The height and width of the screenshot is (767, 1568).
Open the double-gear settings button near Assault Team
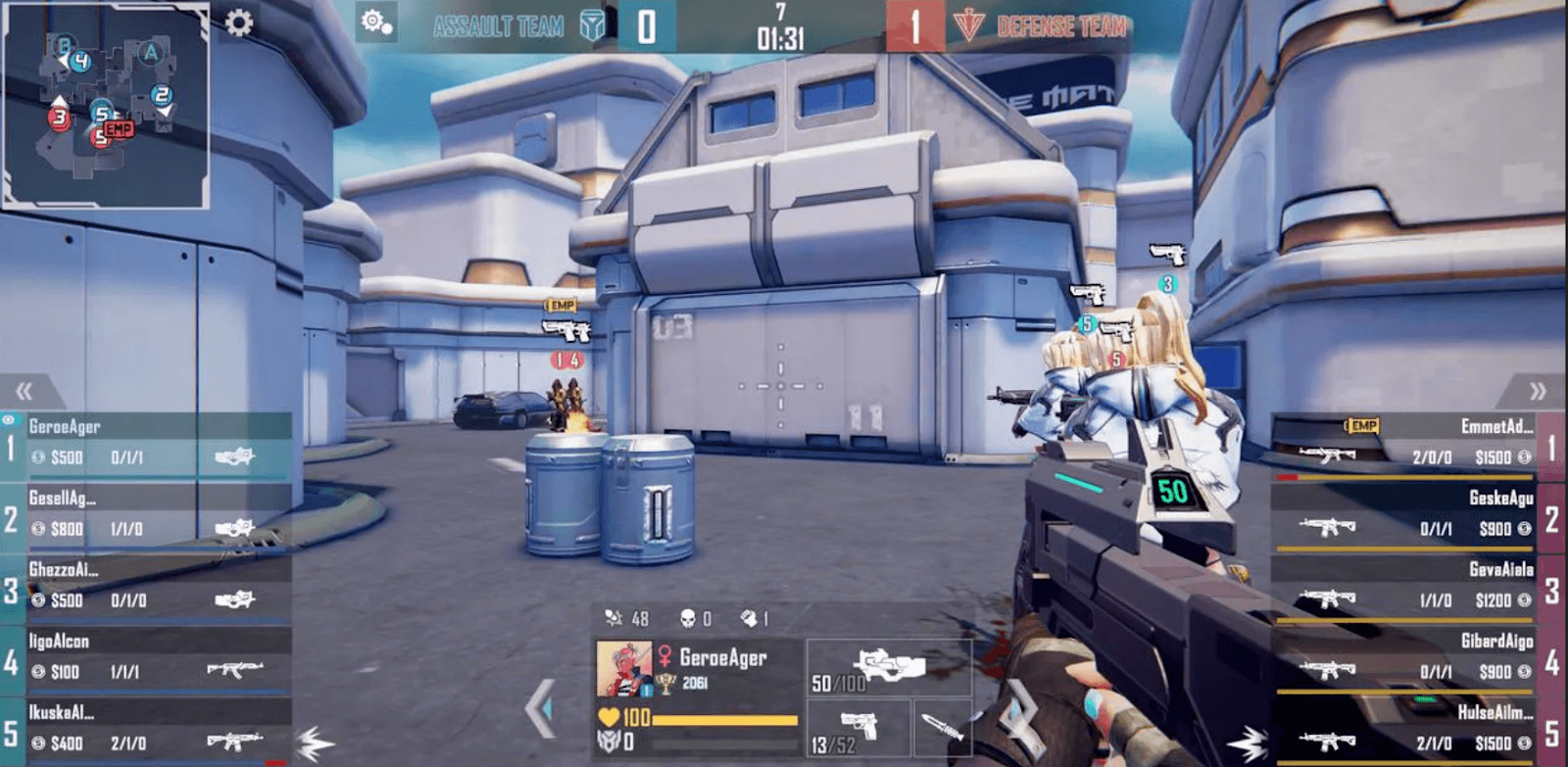click(x=376, y=23)
